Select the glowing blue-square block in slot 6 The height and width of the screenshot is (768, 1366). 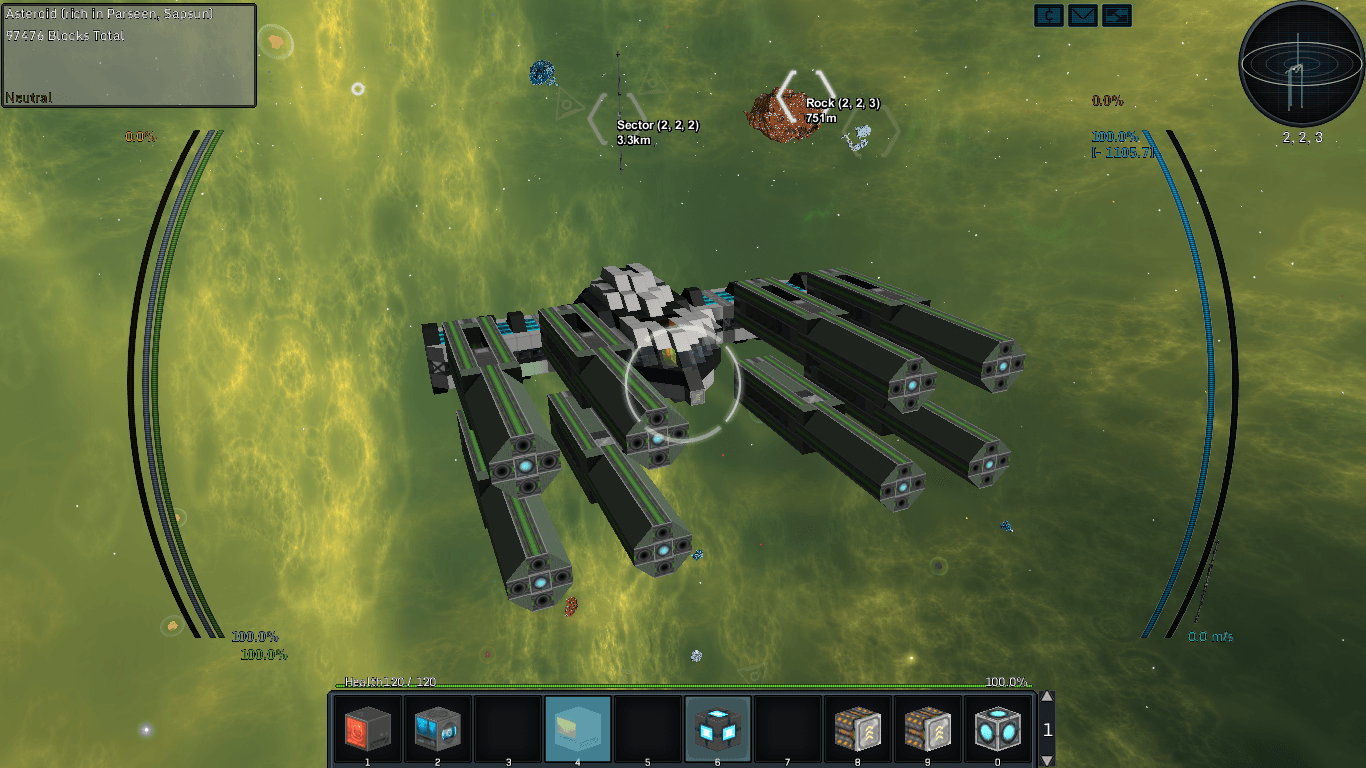coord(717,729)
